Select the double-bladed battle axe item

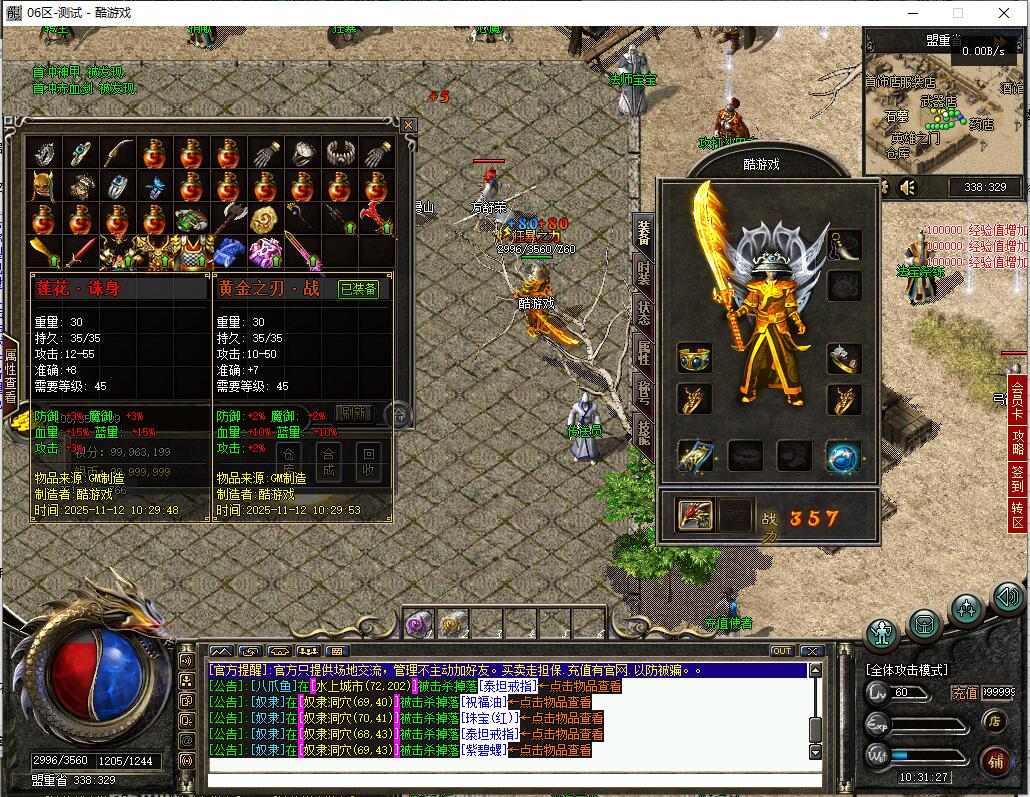tap(229, 218)
